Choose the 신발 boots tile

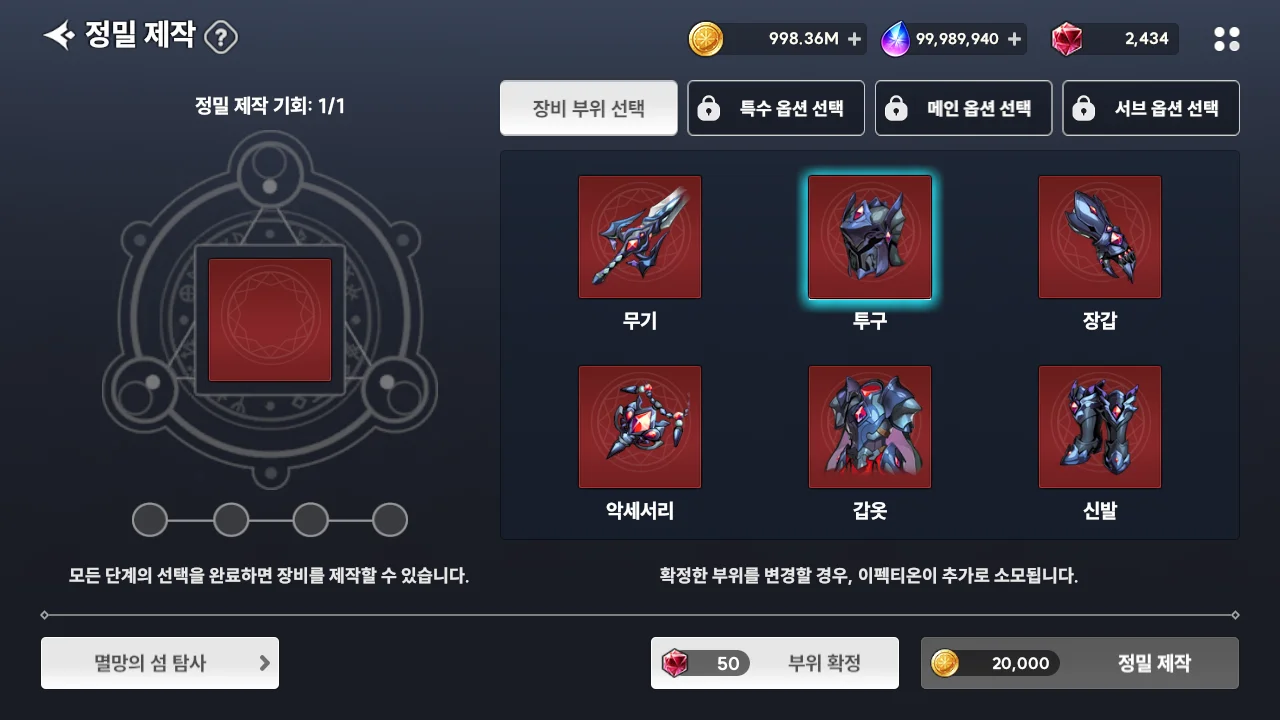(1100, 427)
